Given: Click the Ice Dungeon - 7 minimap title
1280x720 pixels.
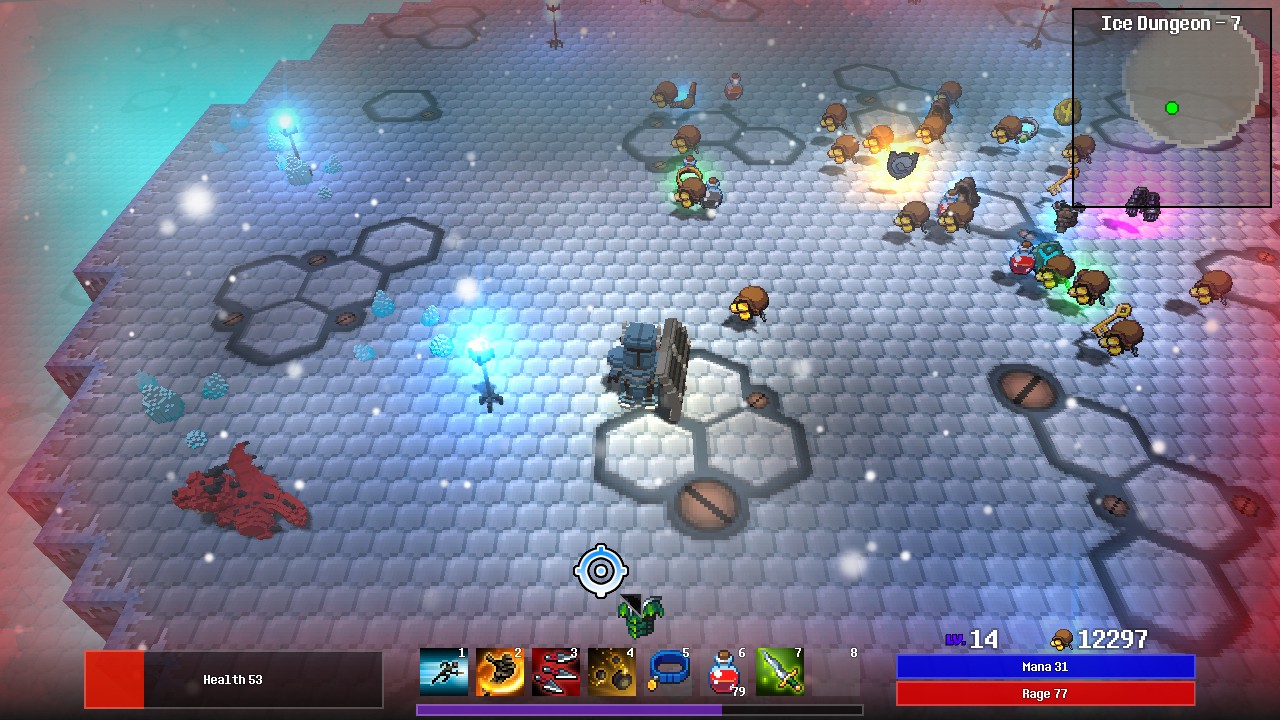Looking at the screenshot, I should pyautogui.click(x=1171, y=23).
